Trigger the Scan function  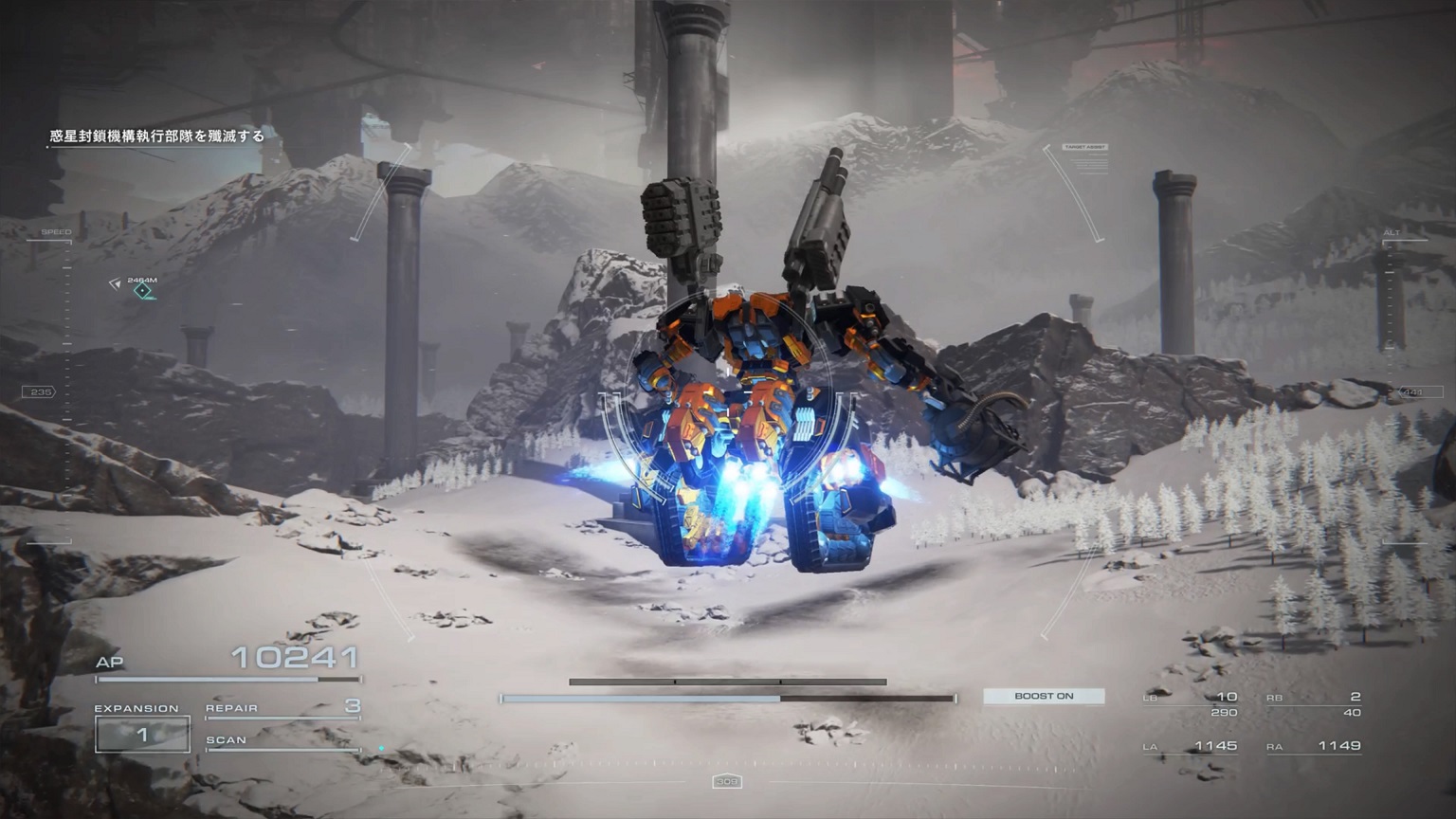click(282, 741)
